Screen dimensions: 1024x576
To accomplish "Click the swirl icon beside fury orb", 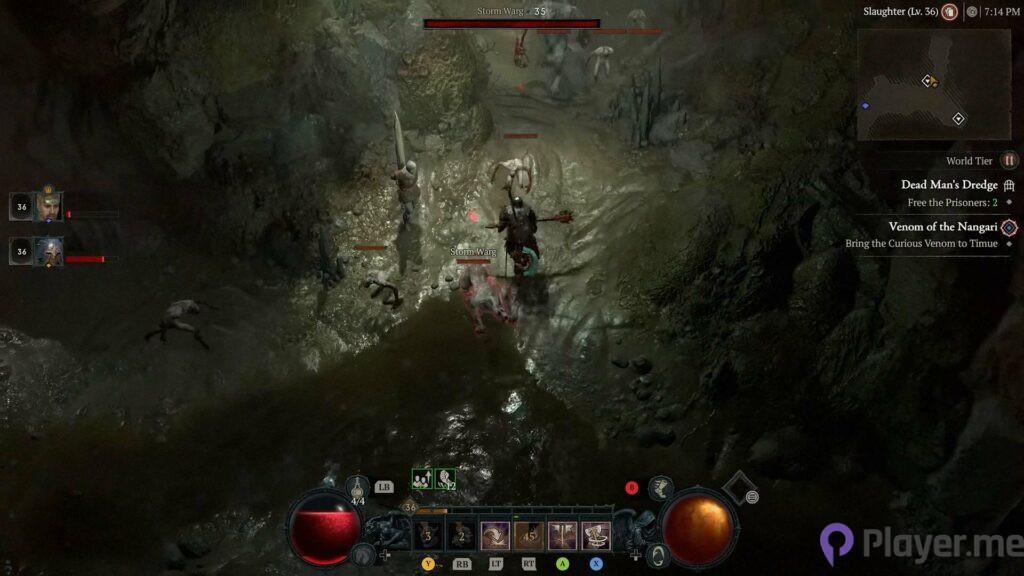I will [x=657, y=552].
